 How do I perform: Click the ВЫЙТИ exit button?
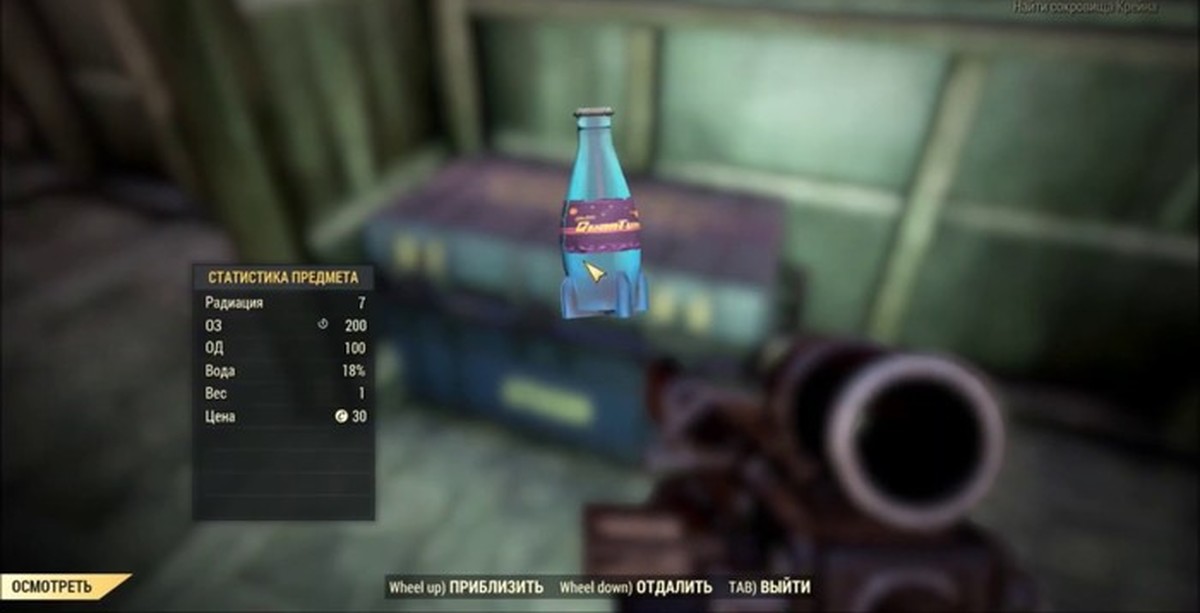pos(784,587)
